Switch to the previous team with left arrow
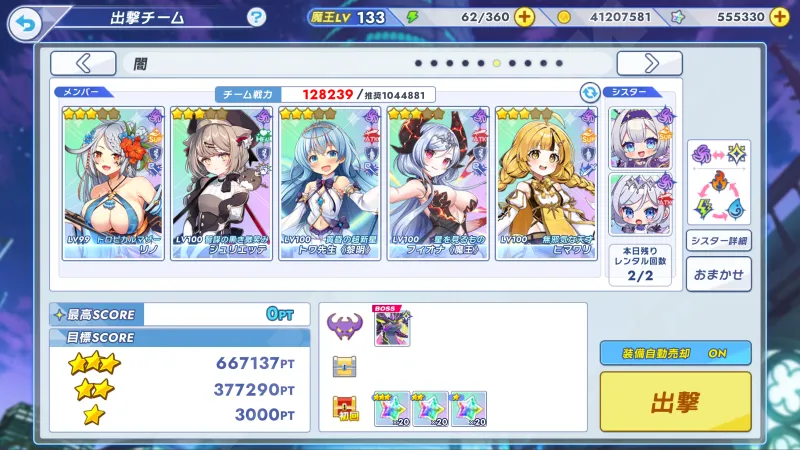The image size is (800, 450). pyautogui.click(x=83, y=63)
